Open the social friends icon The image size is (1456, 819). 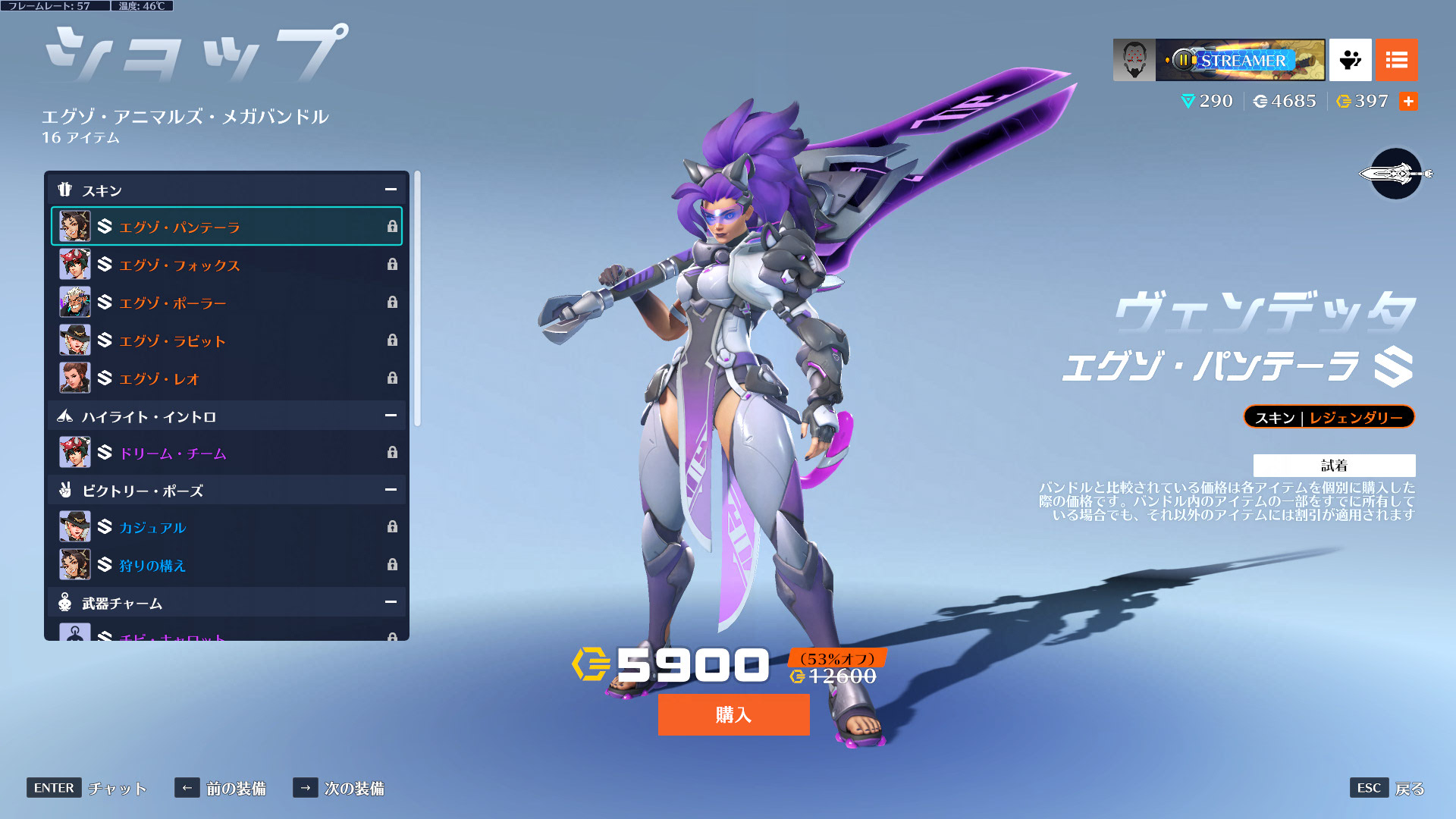1350,60
